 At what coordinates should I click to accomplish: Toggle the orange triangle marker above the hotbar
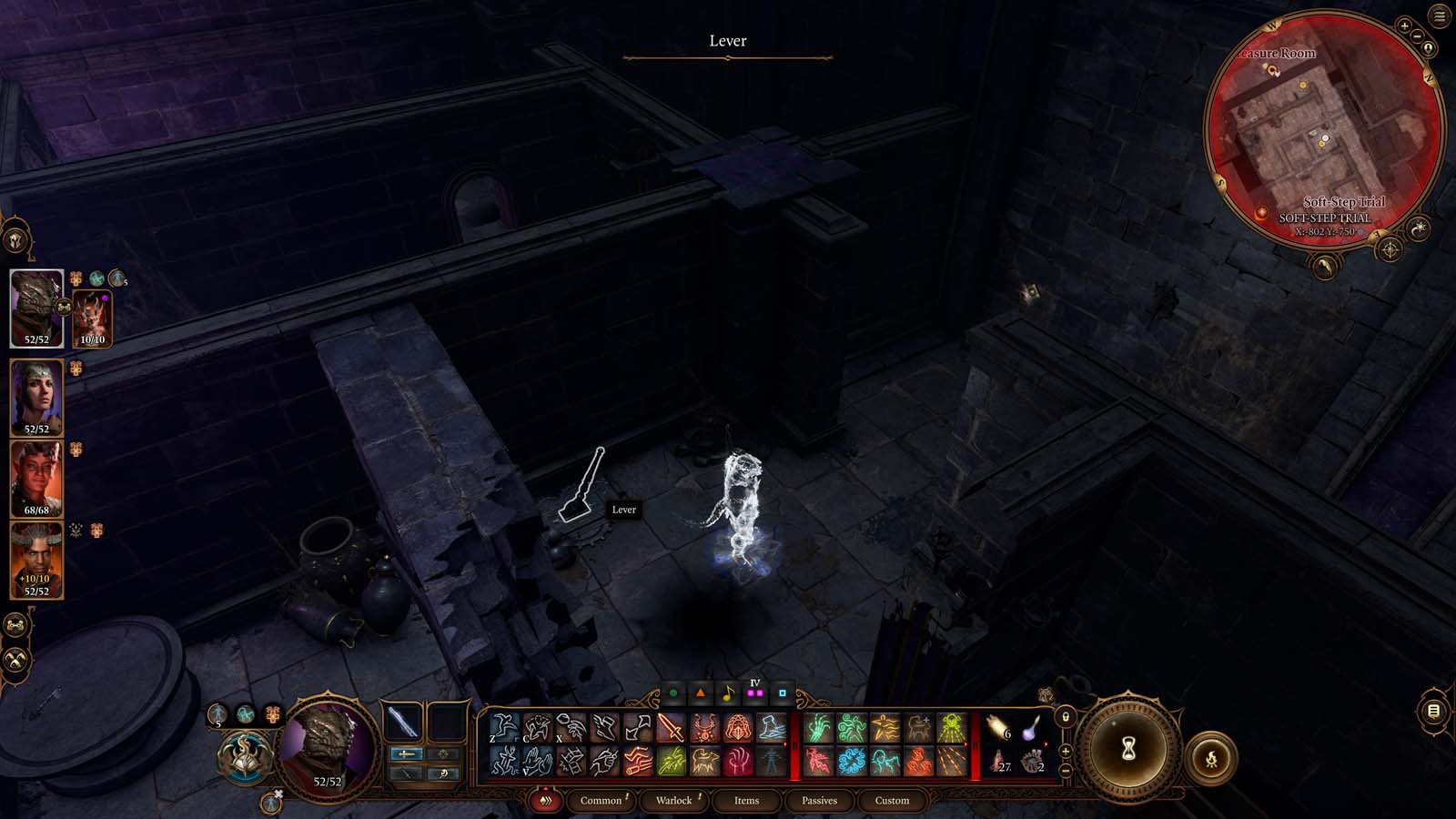(x=700, y=693)
